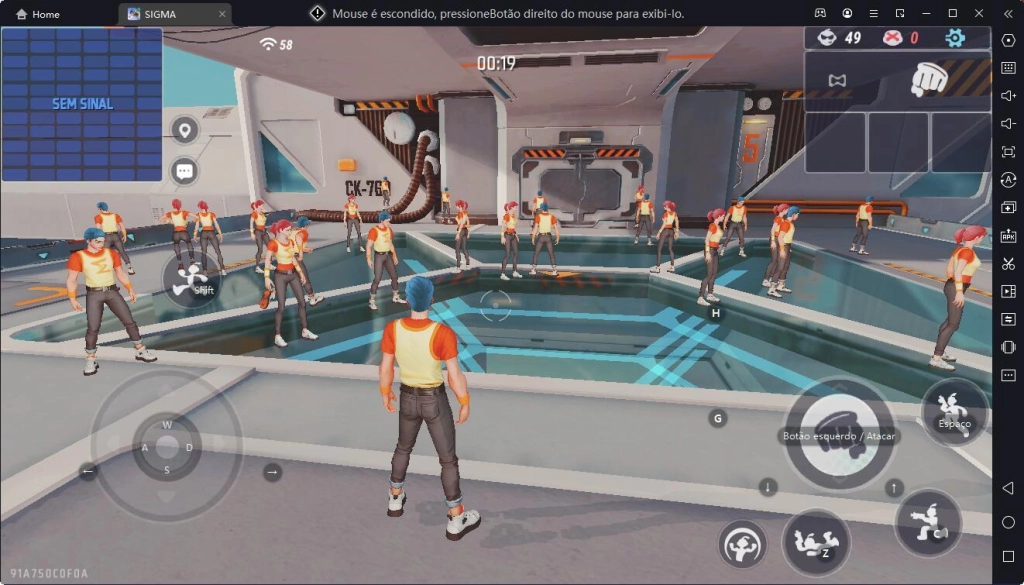Toggle the prone lying-down button
Viewport: 1024px width, 585px height.
click(816, 542)
